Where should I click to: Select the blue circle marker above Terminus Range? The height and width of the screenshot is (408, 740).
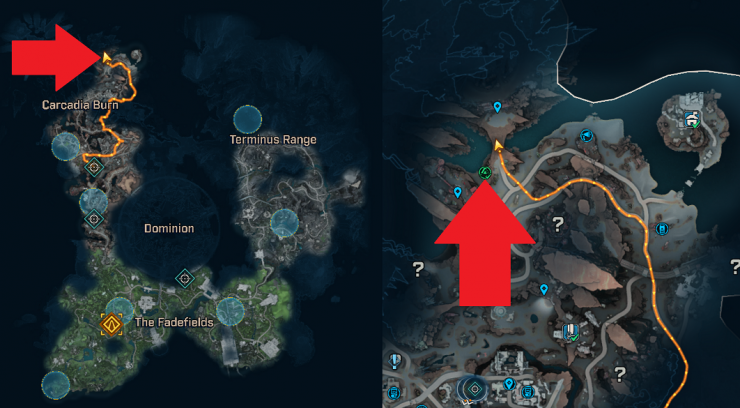point(248,119)
